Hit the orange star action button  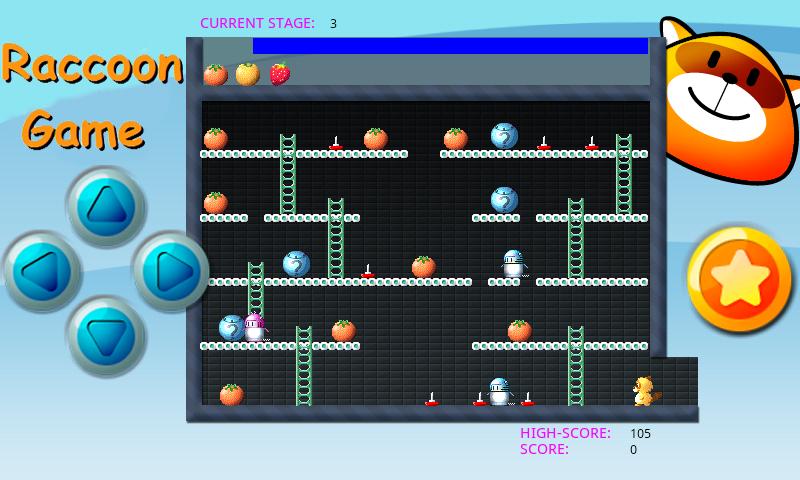coord(741,280)
